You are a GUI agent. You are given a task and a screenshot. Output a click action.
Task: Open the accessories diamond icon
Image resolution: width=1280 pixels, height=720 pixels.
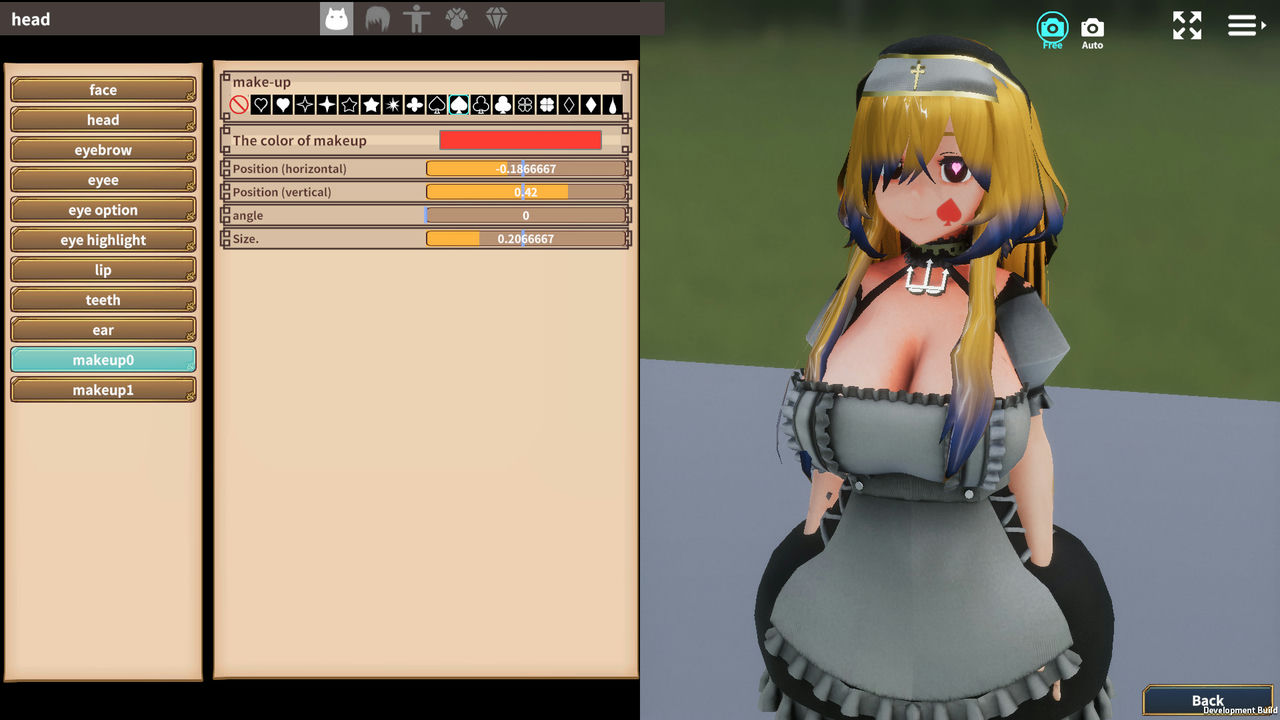[497, 18]
